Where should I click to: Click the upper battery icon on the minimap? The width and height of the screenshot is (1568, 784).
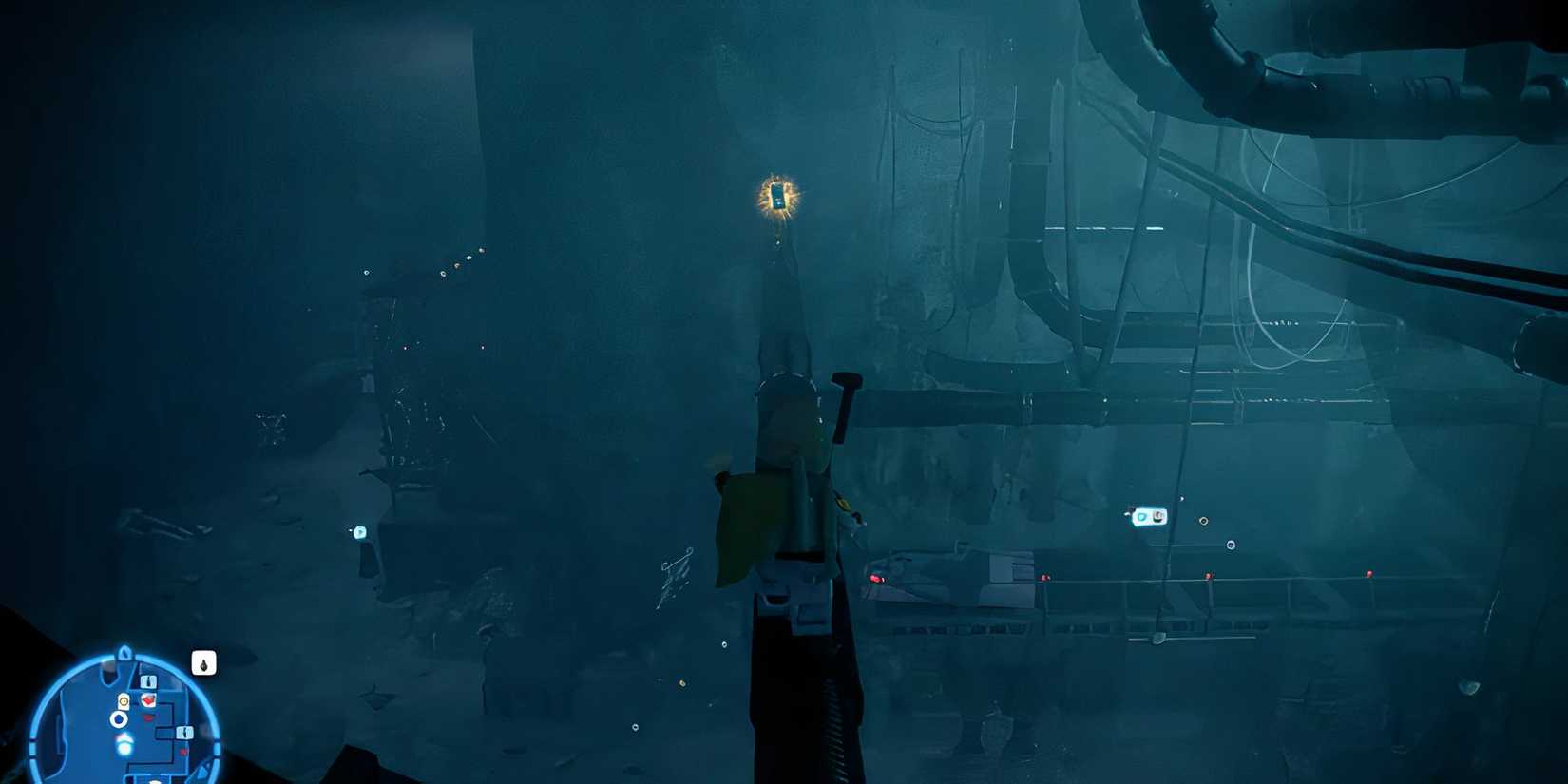click(148, 681)
